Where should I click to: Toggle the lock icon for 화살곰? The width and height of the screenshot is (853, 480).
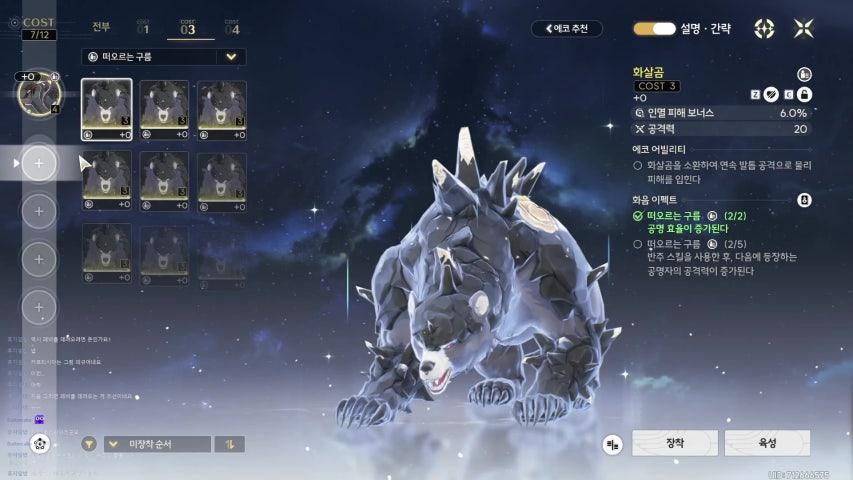[x=804, y=94]
